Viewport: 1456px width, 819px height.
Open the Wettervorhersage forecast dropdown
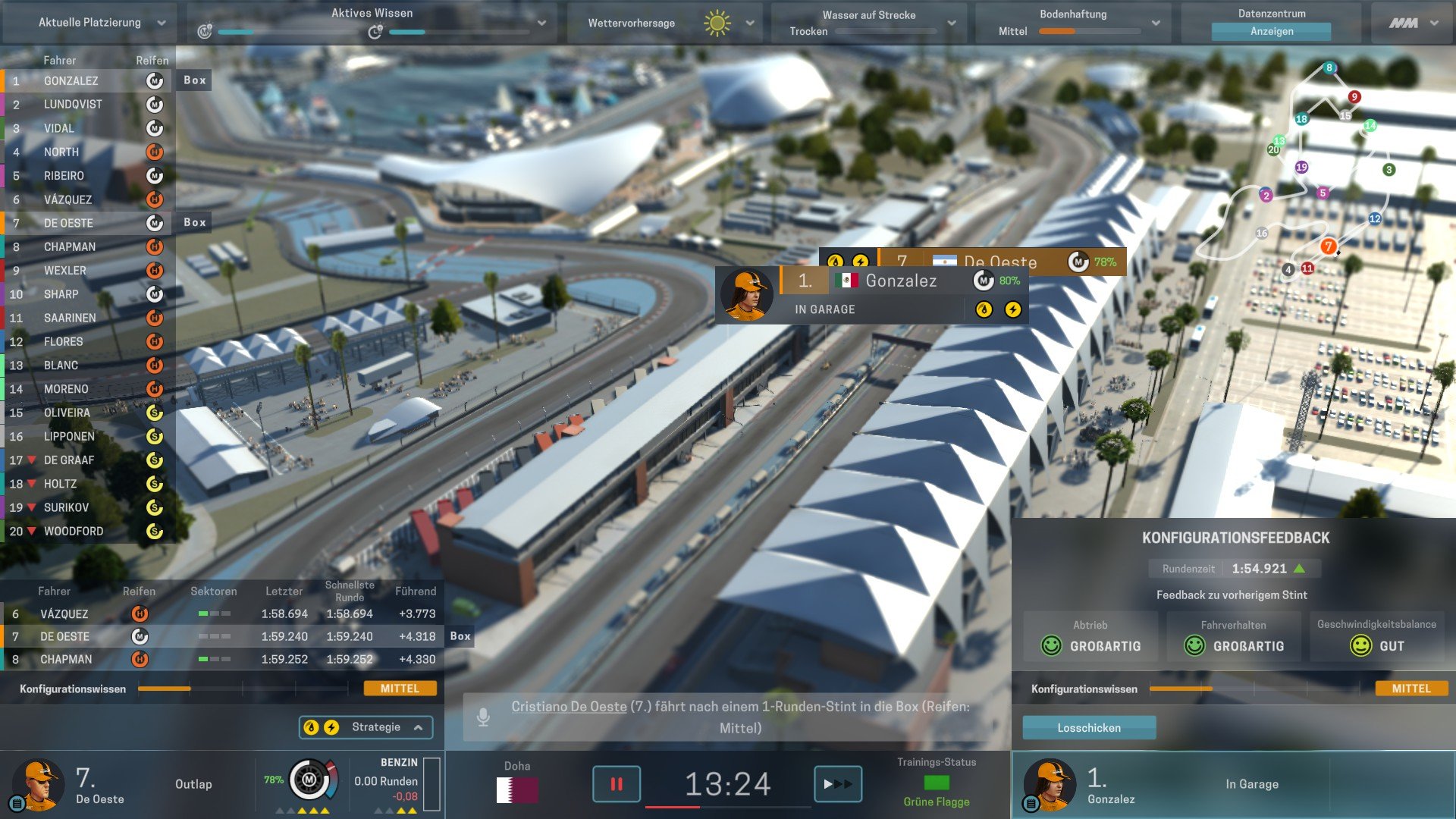(x=749, y=23)
